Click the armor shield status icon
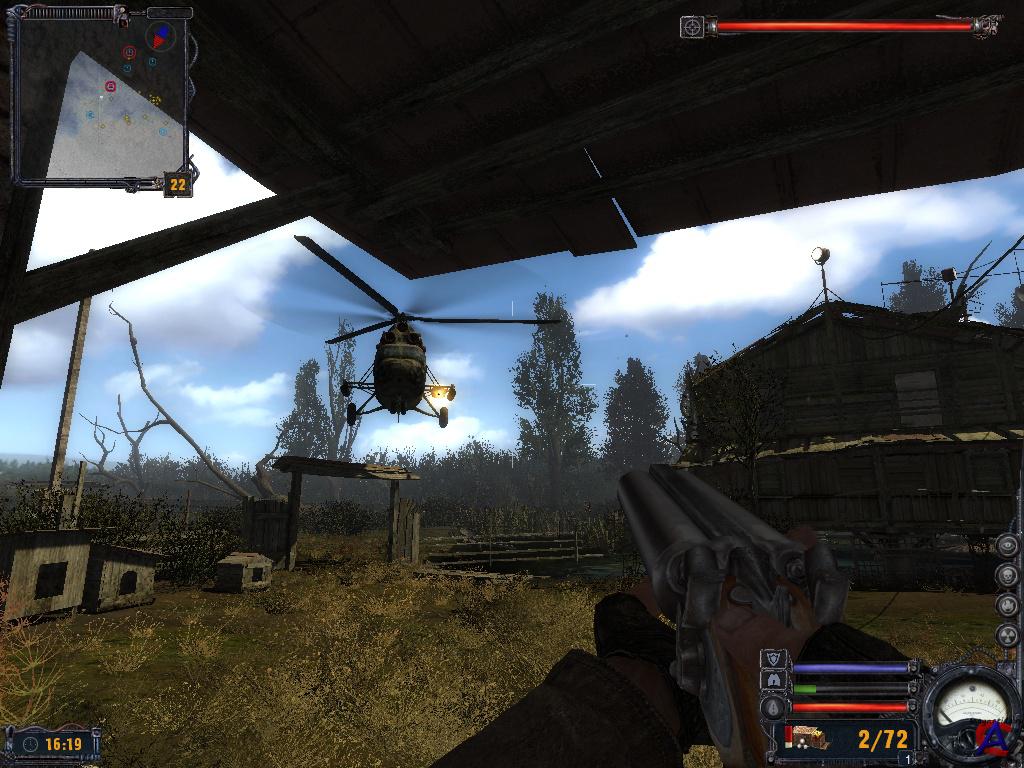The width and height of the screenshot is (1024, 768). pyautogui.click(x=773, y=659)
